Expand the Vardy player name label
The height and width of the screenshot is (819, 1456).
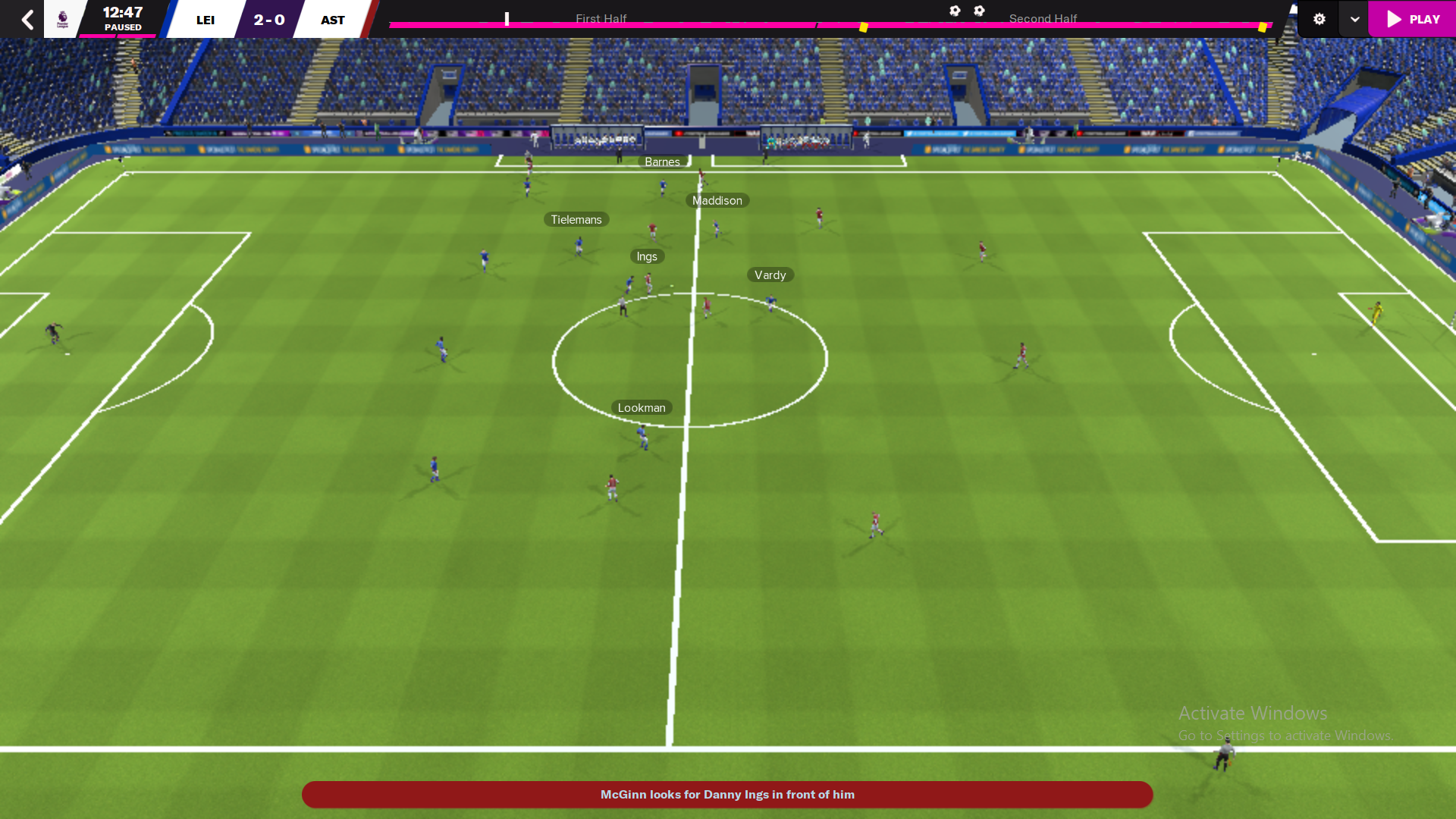point(770,275)
